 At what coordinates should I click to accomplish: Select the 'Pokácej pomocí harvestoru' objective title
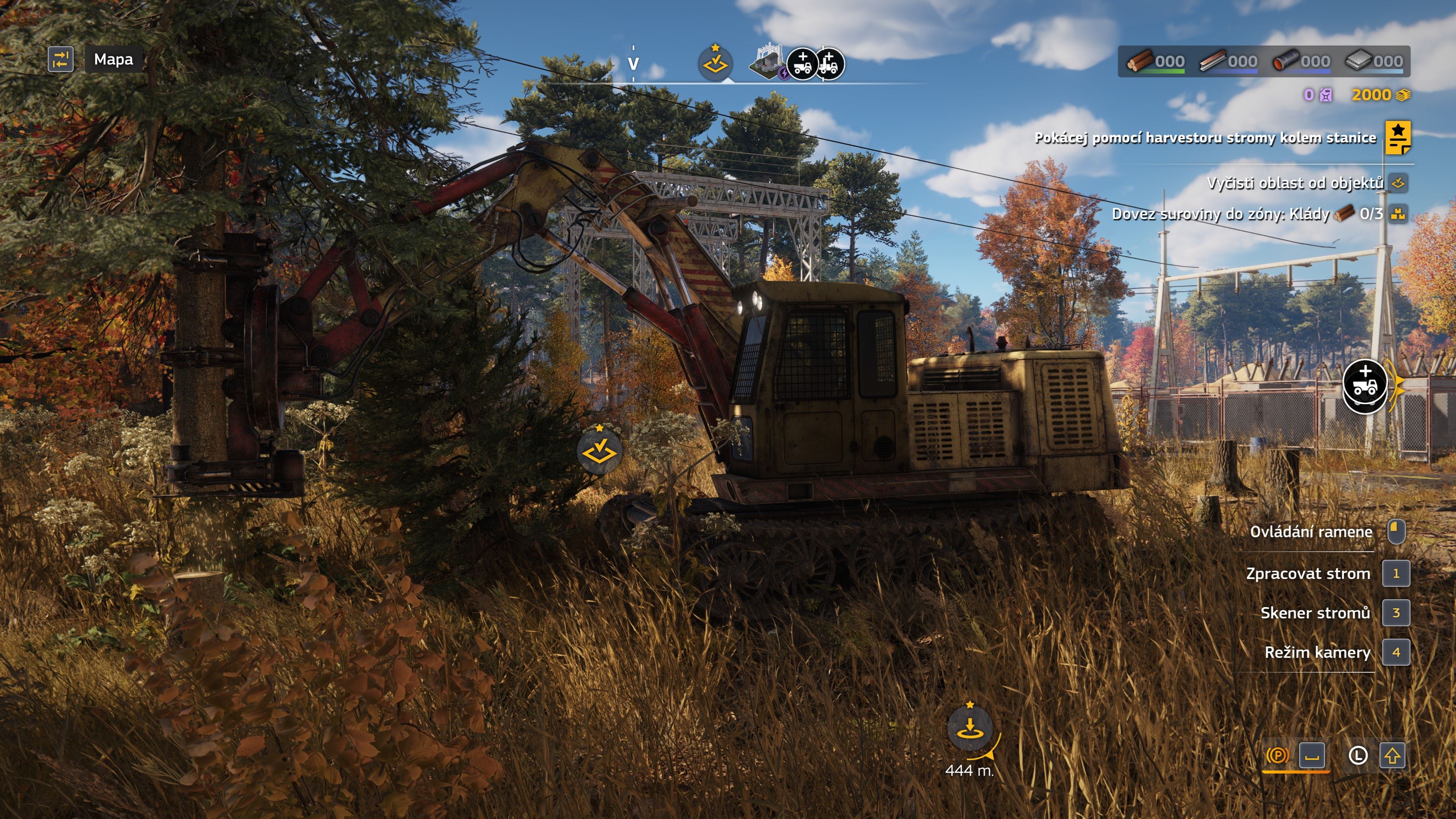[x=1205, y=138]
